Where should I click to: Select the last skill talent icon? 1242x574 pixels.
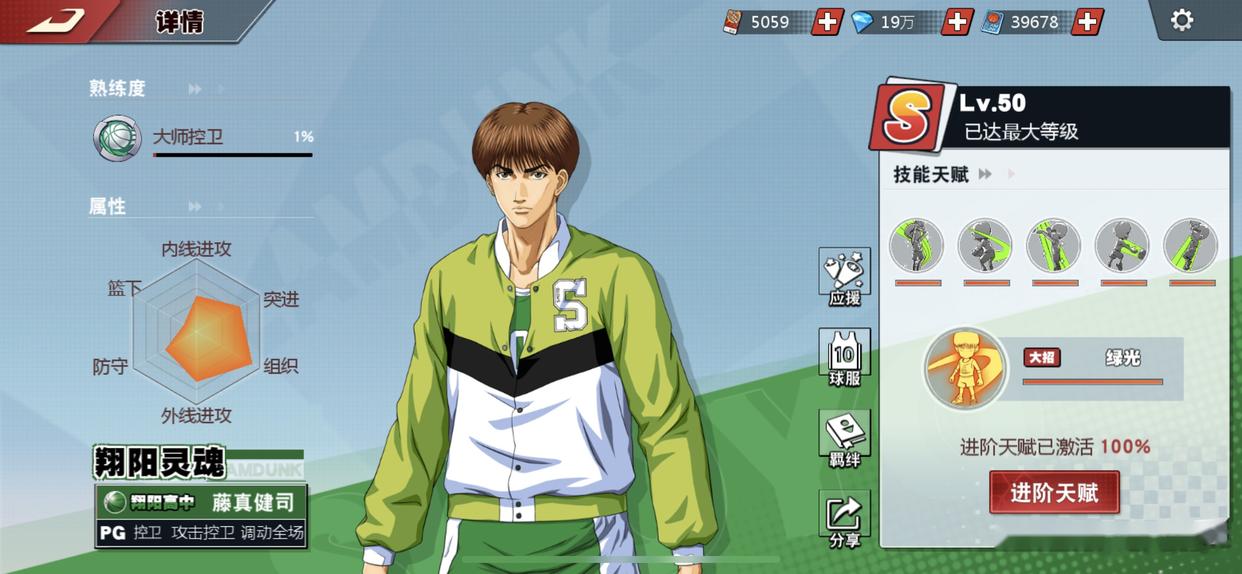pos(1190,246)
